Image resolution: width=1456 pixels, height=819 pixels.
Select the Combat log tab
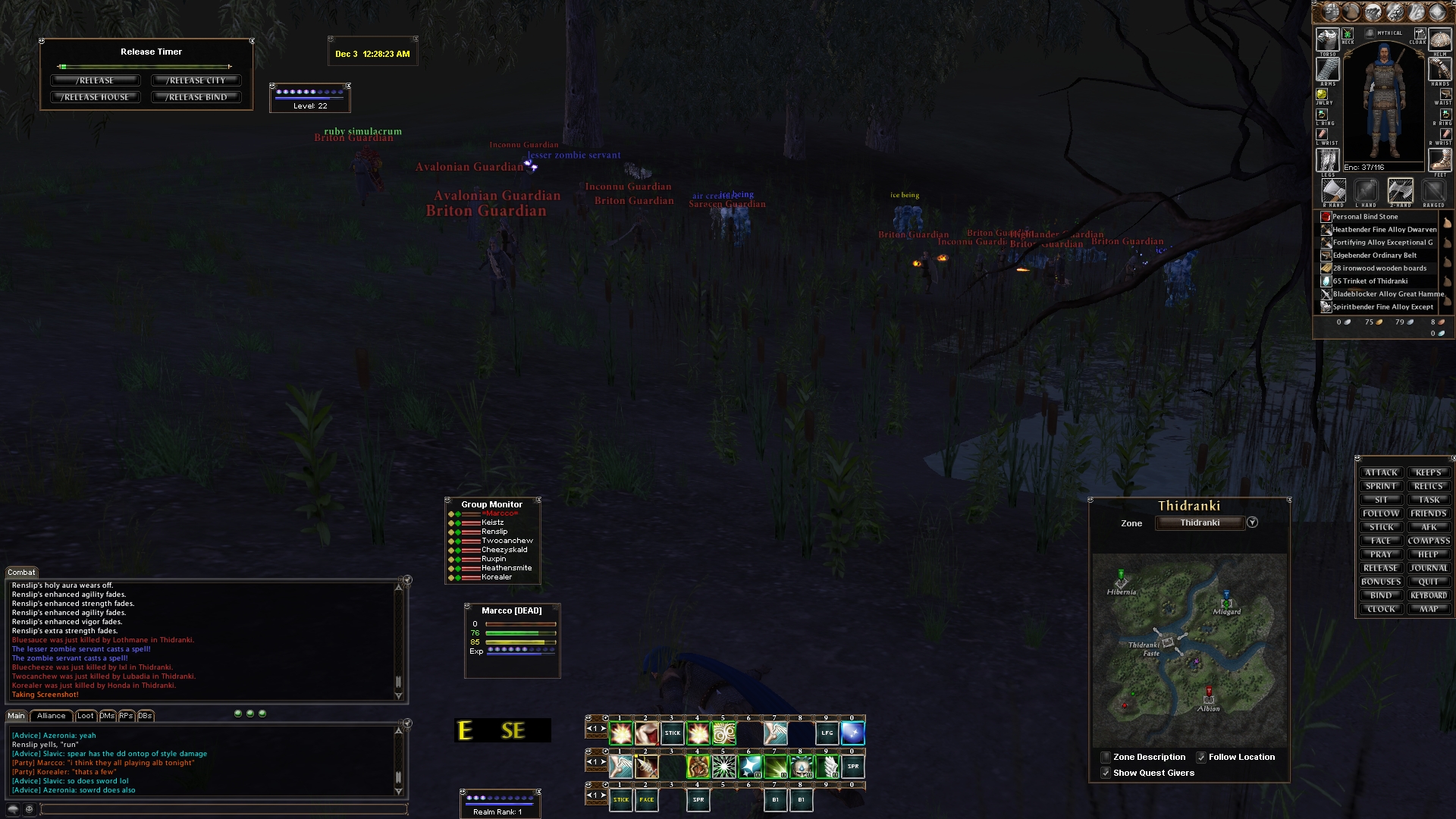[x=21, y=573]
